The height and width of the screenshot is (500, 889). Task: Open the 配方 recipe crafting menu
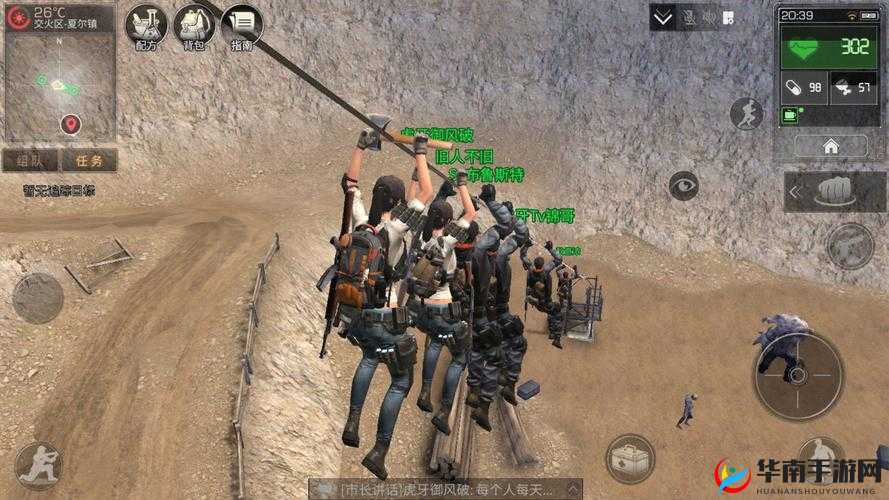[147, 25]
